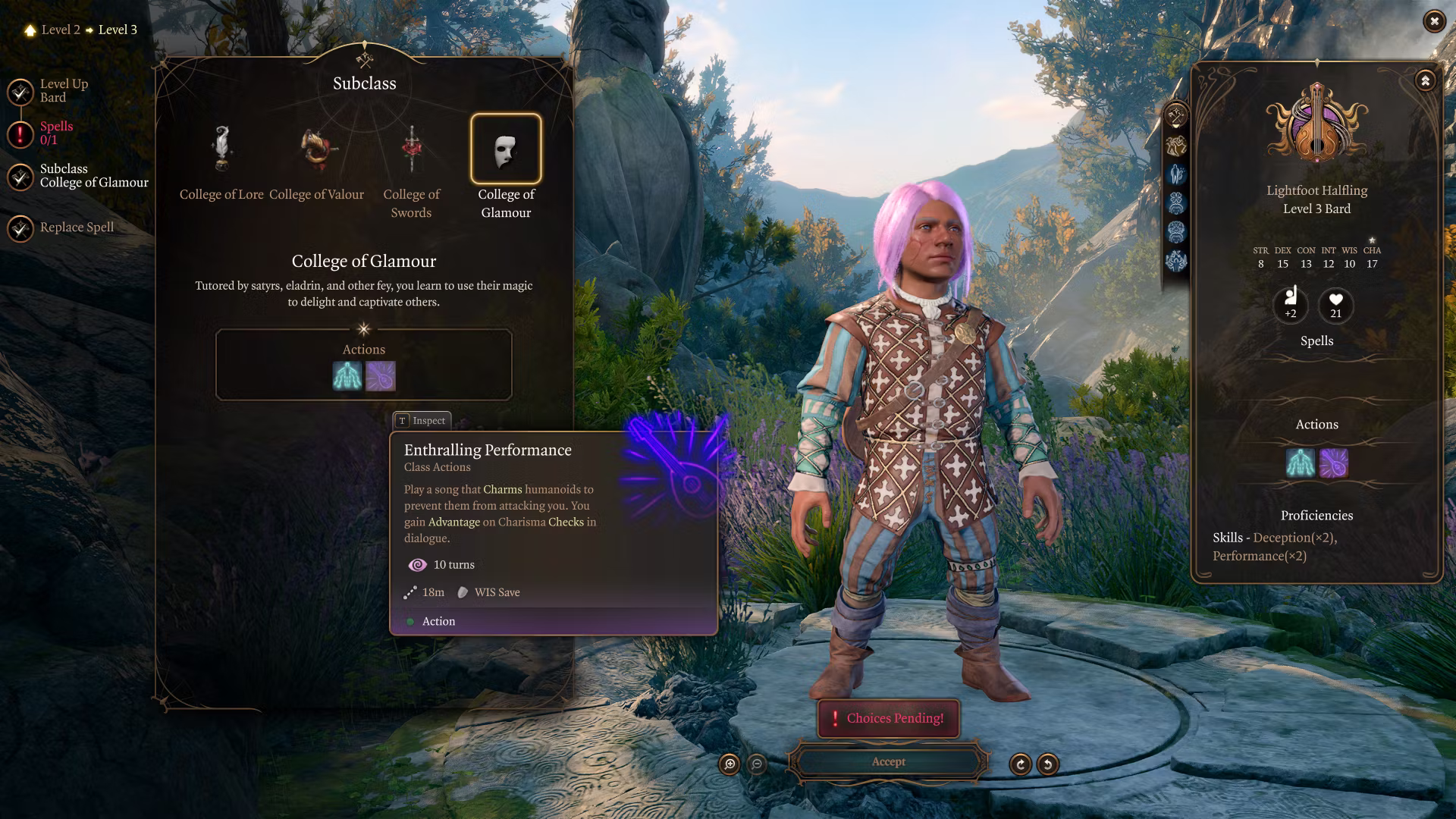The width and height of the screenshot is (1456, 819).
Task: Rotate the character counterclockwise
Action: 1048,764
